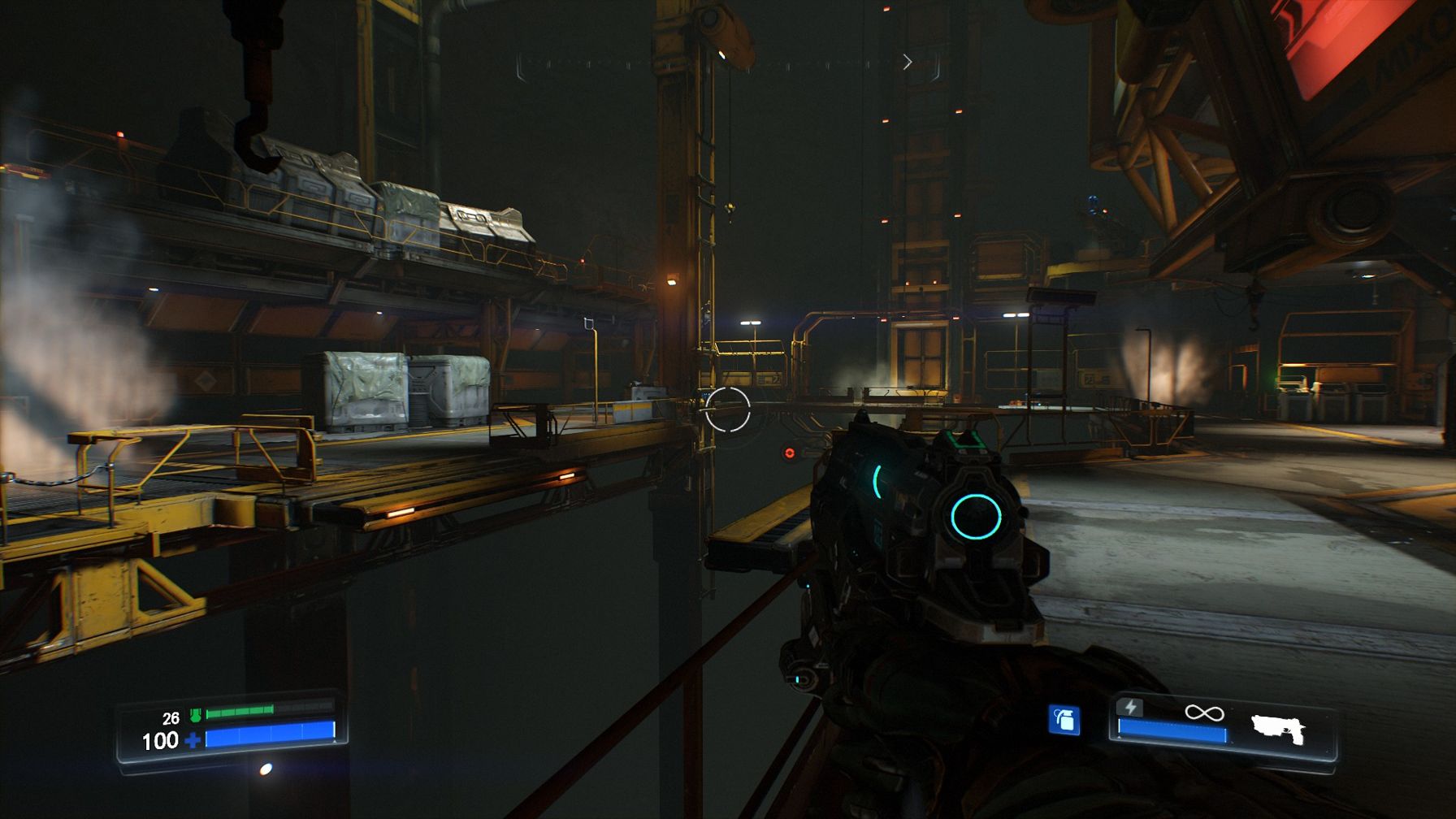Screen dimensions: 1456x819
Task: Select the frag grenade equipment icon
Action: click(x=1064, y=720)
